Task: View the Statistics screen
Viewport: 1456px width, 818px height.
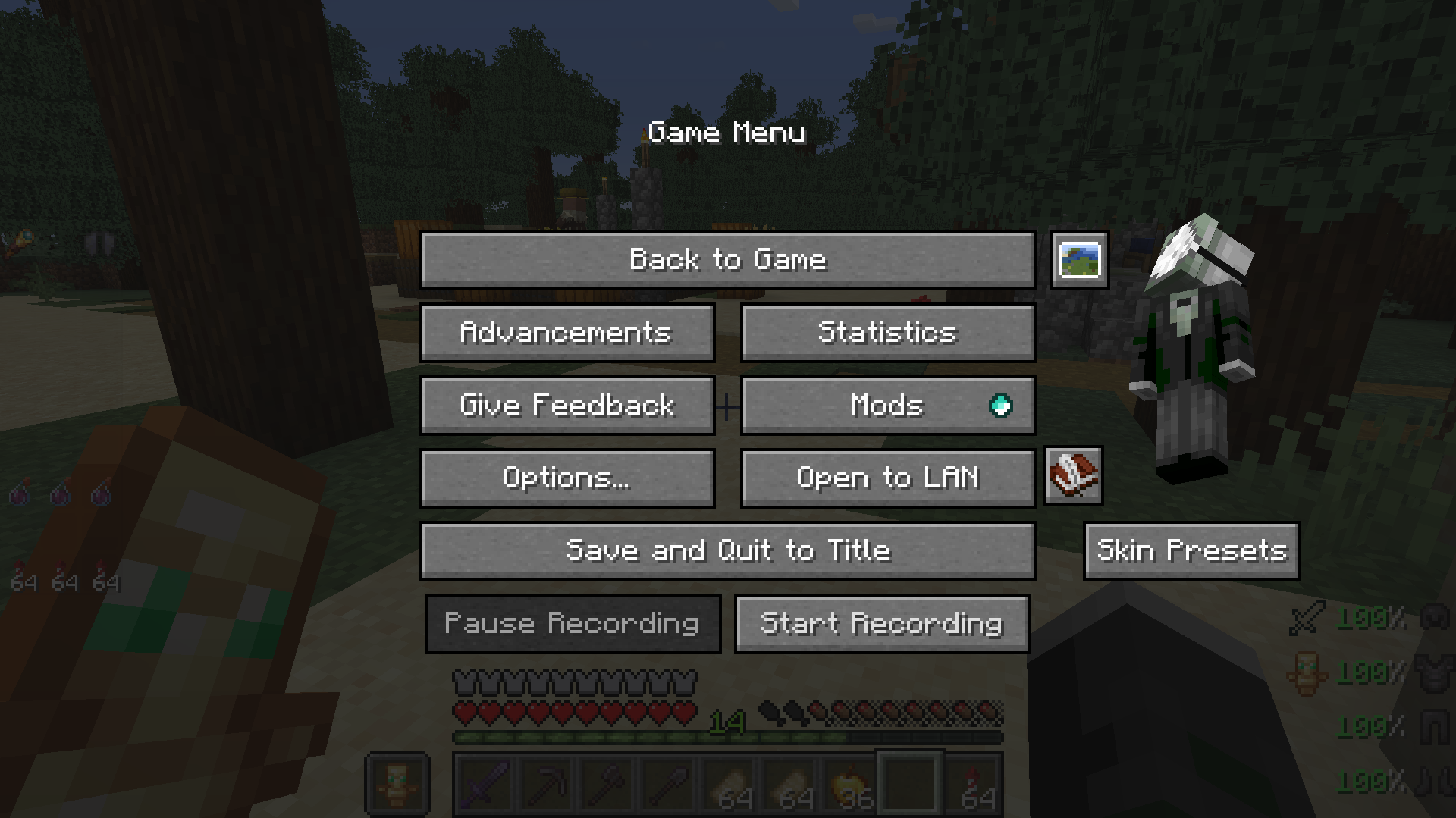Action: [x=887, y=332]
